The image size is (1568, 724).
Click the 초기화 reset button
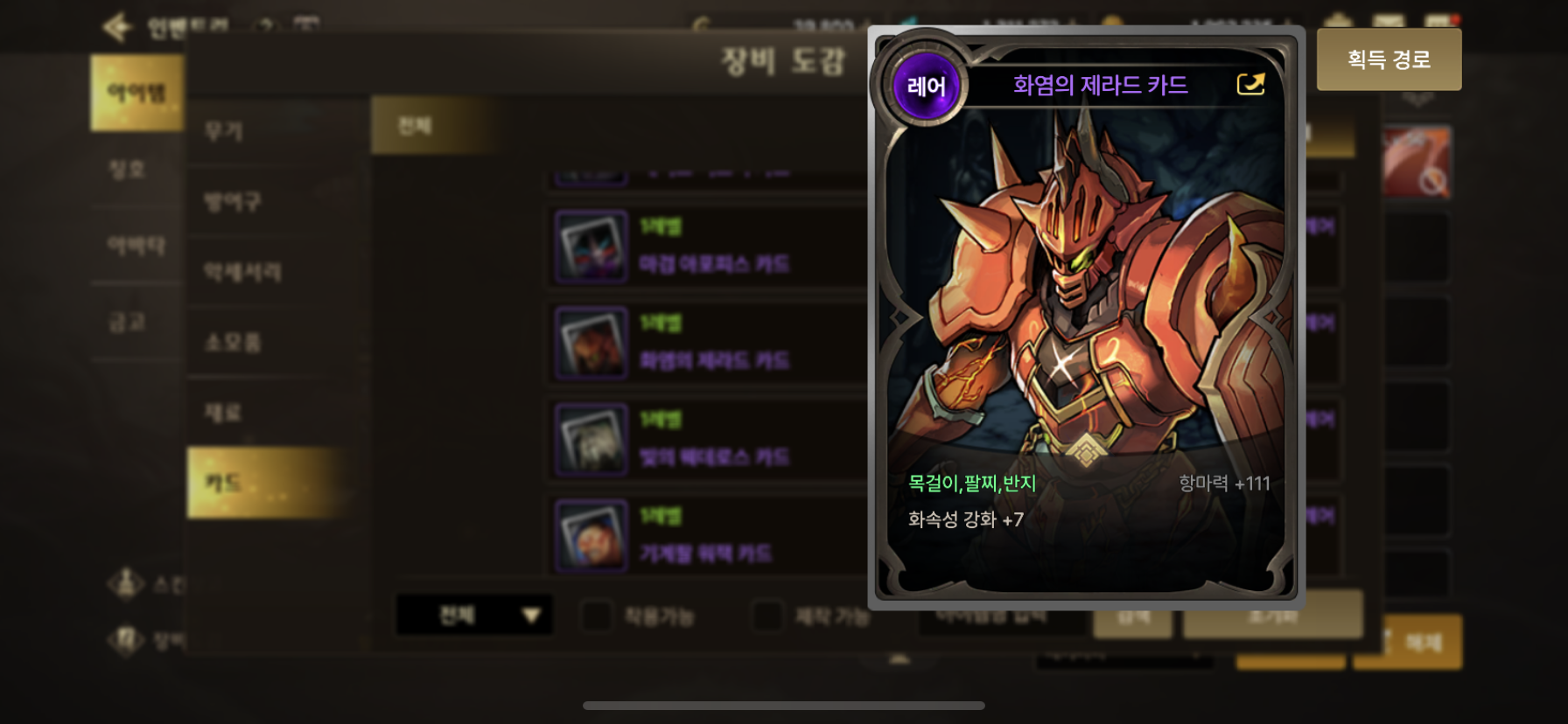point(1271,616)
